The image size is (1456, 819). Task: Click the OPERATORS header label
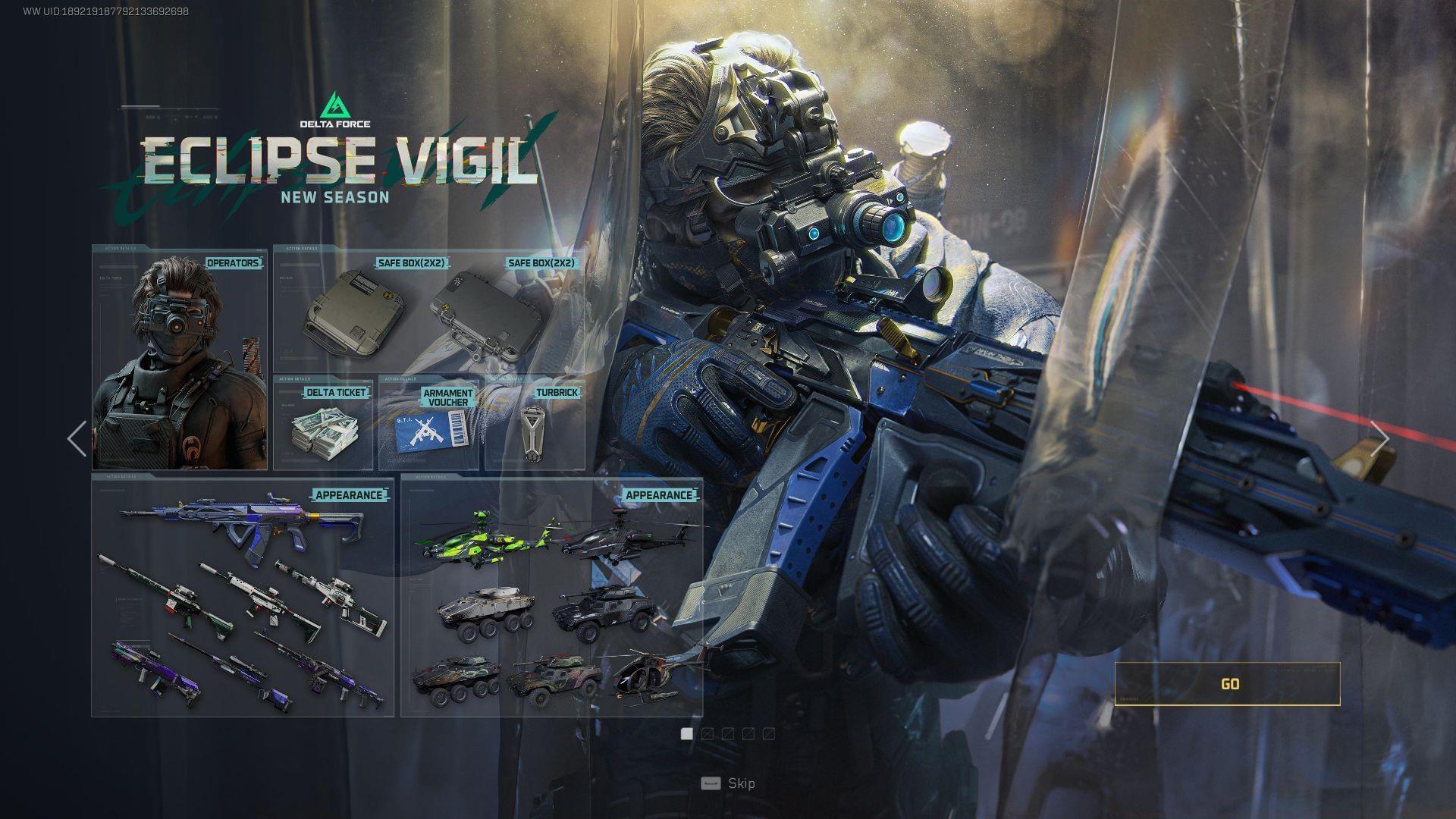[233, 262]
